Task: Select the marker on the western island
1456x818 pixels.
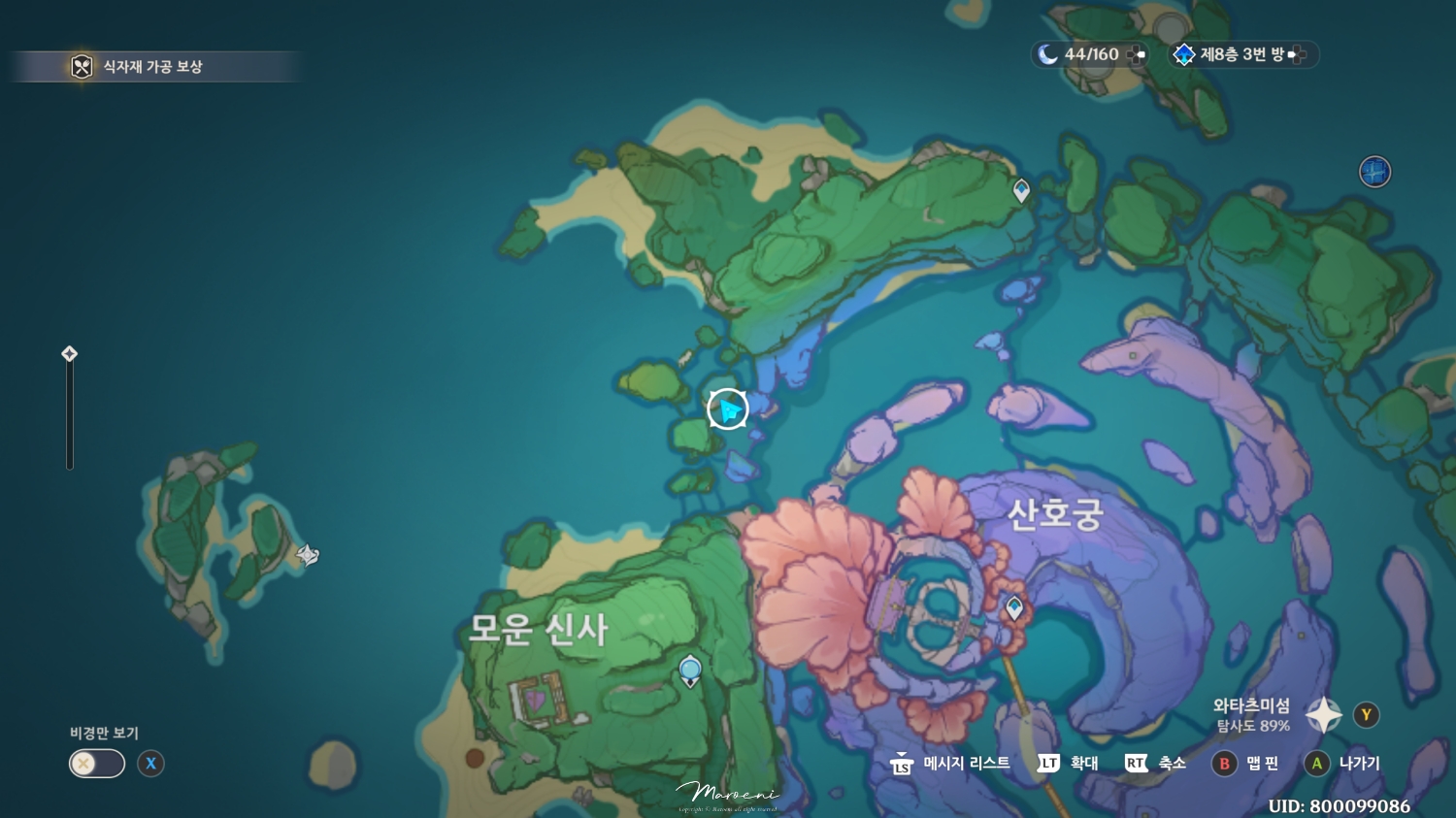Action: [x=309, y=554]
